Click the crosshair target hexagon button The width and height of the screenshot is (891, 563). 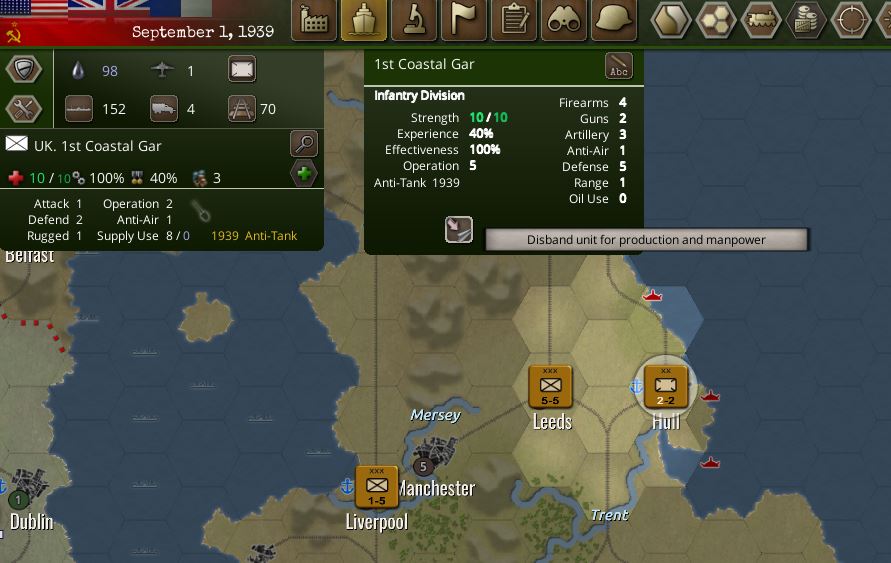pyautogui.click(x=851, y=20)
